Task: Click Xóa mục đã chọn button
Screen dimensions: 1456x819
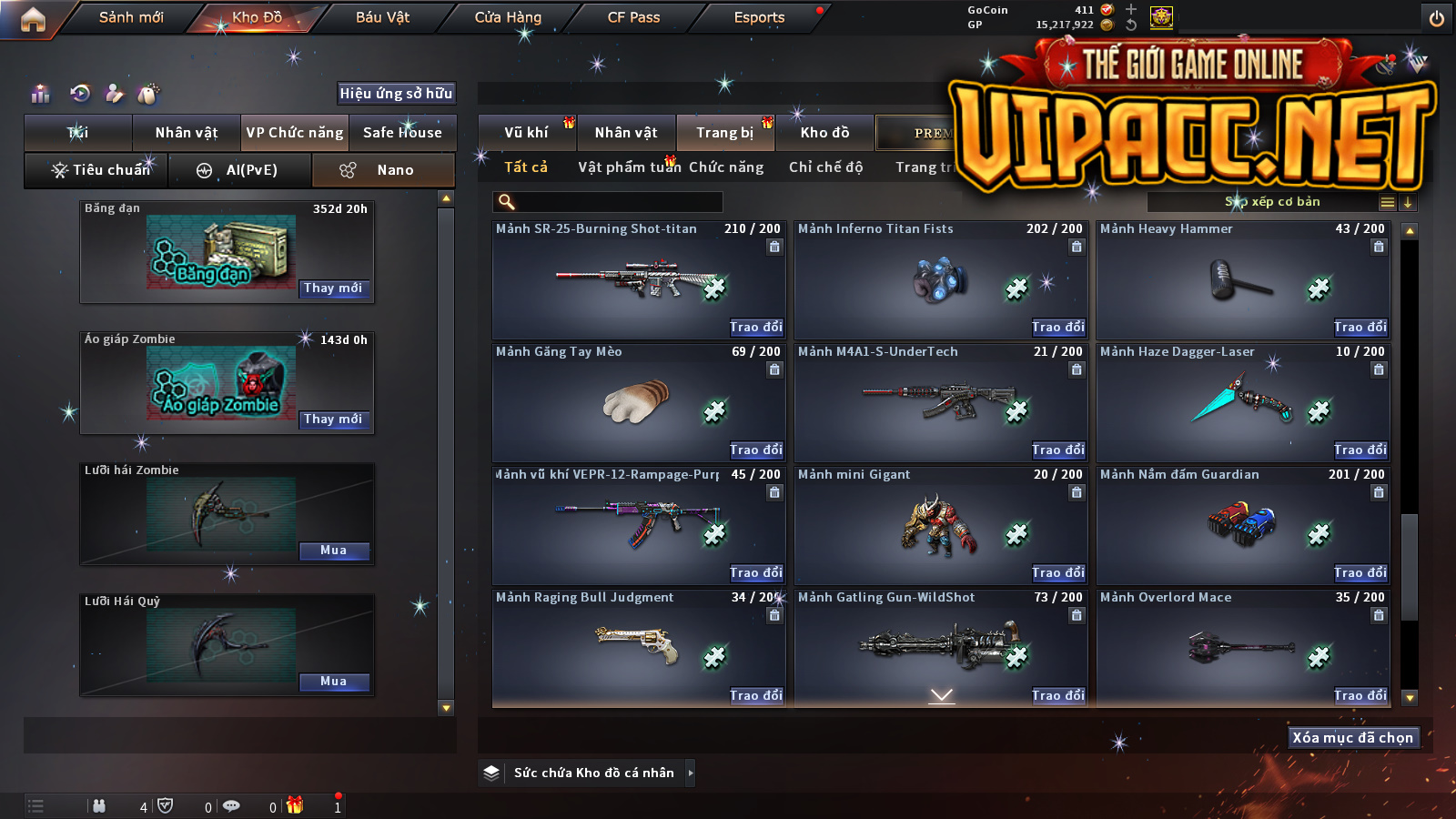Action: point(1352,738)
